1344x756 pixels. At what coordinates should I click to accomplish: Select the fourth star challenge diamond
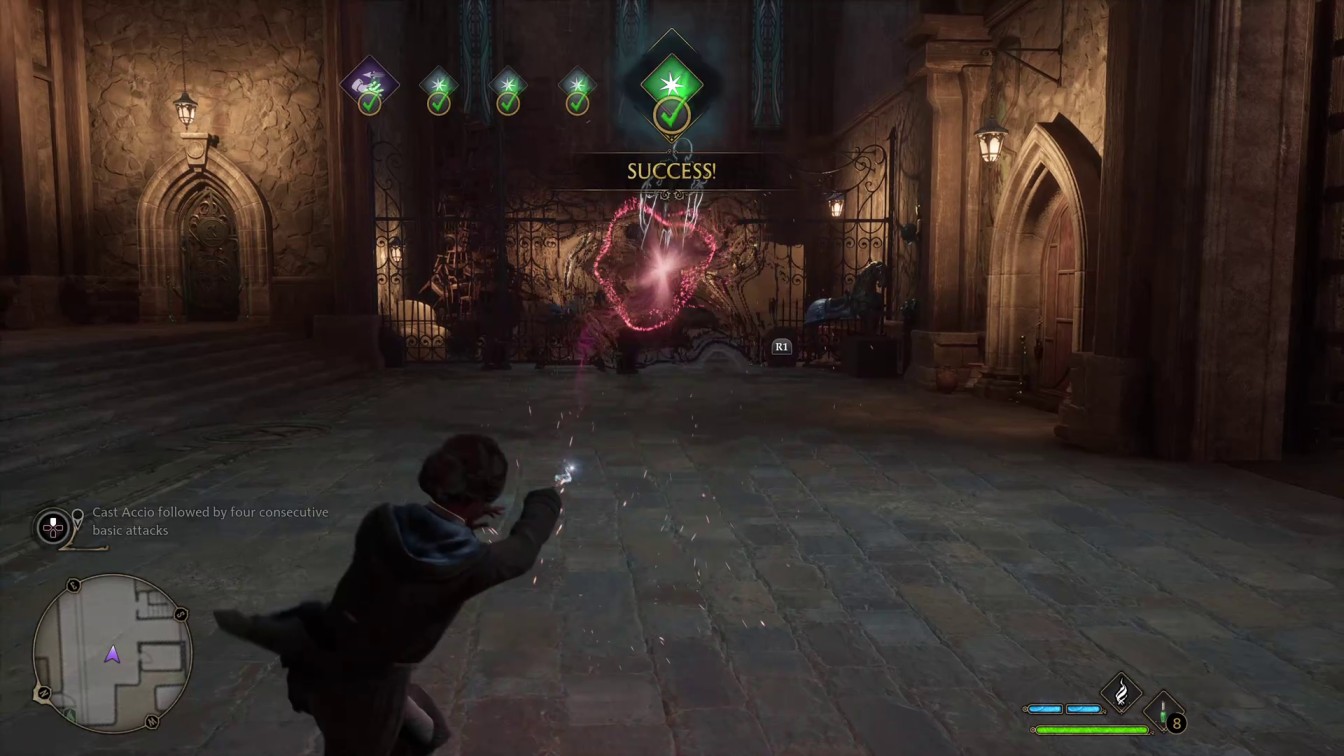[x=578, y=84]
